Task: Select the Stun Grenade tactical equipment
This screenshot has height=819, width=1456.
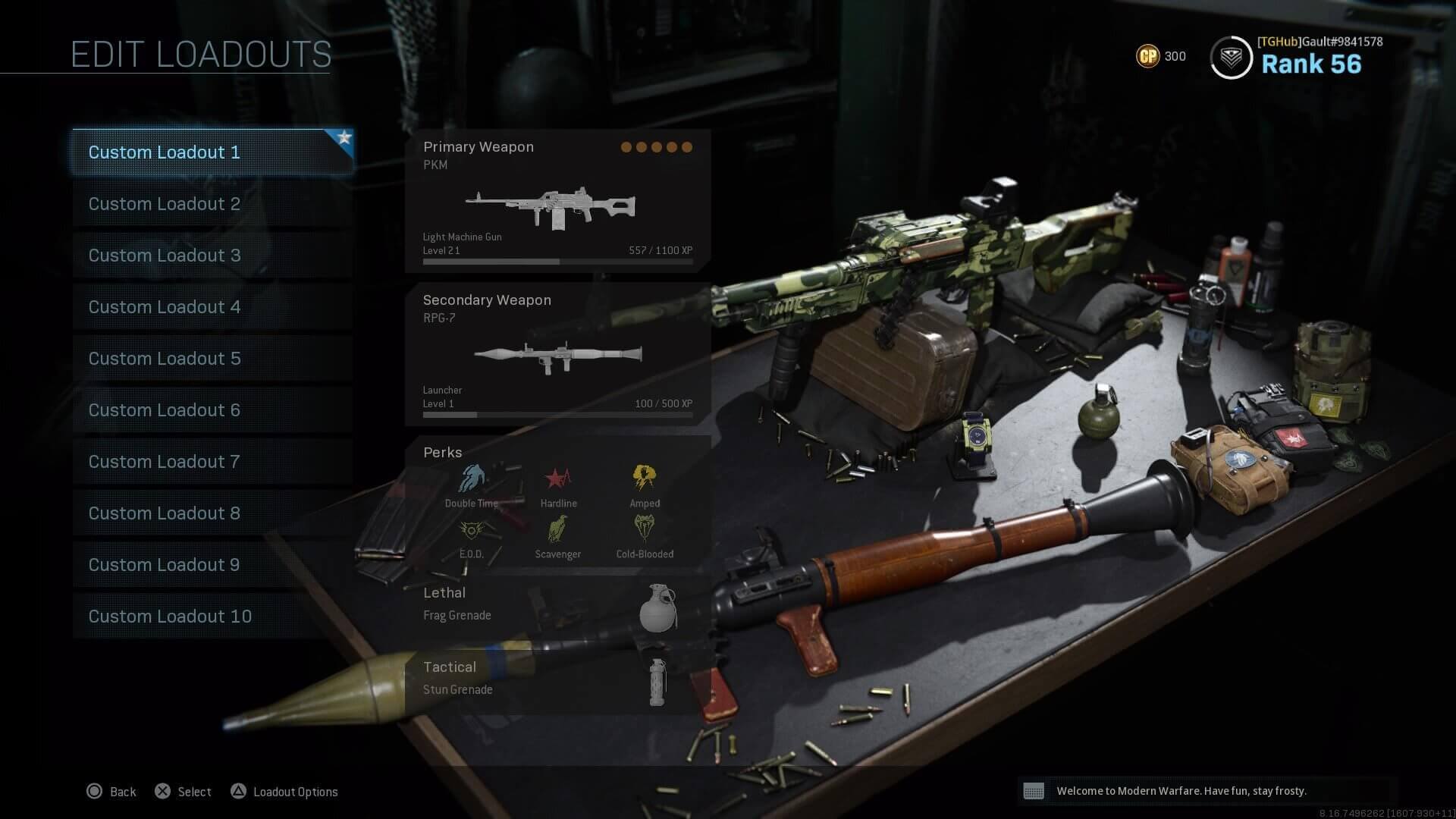Action: click(x=656, y=681)
